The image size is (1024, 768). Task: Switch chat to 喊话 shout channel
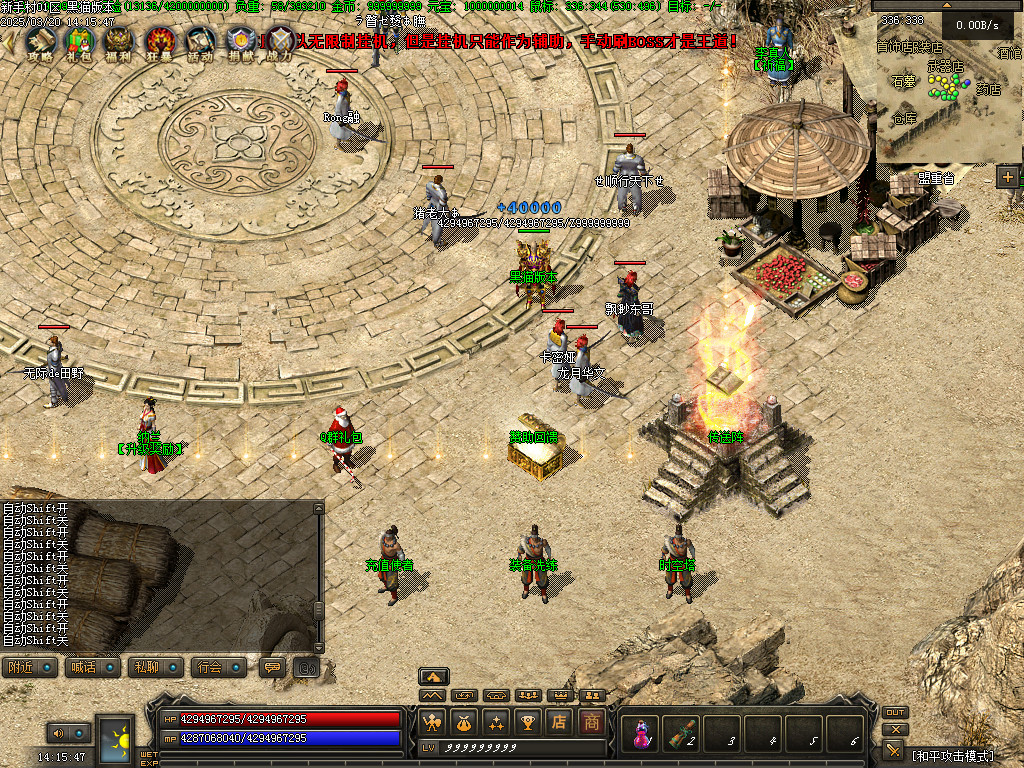91,667
